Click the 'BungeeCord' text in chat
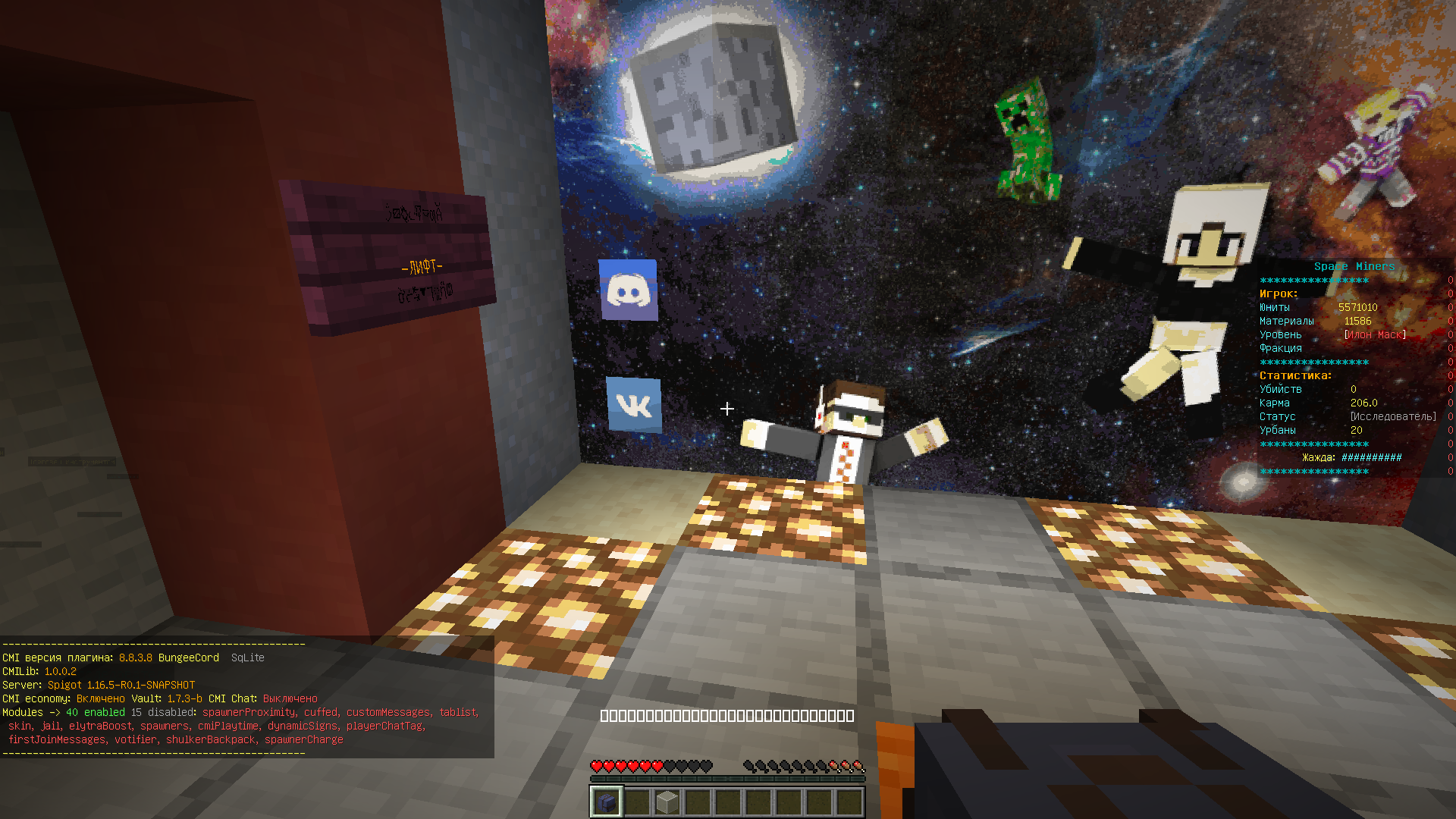Image resolution: width=1456 pixels, height=819 pixels. pyautogui.click(x=188, y=657)
